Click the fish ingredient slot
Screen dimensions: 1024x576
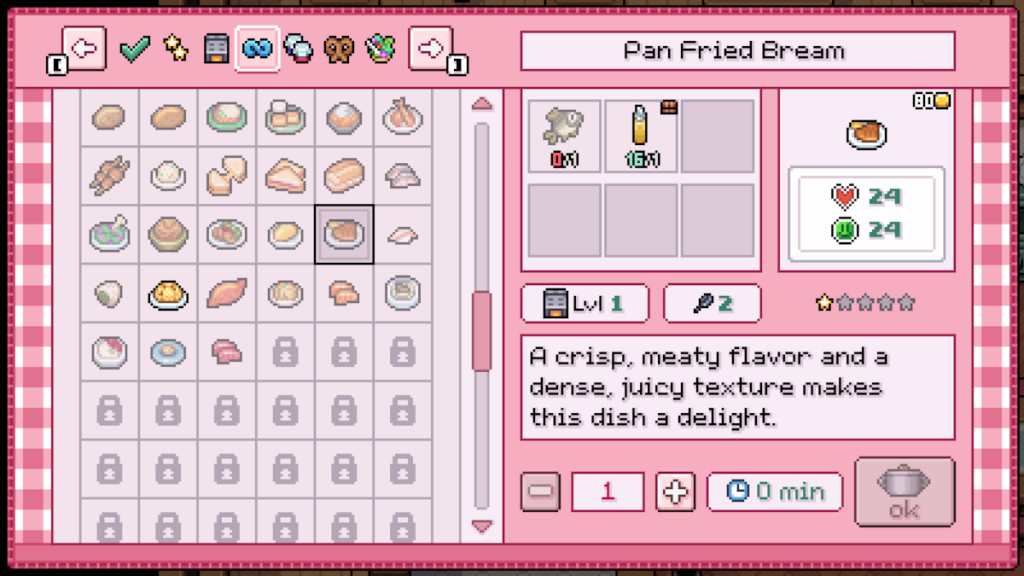pyautogui.click(x=564, y=135)
